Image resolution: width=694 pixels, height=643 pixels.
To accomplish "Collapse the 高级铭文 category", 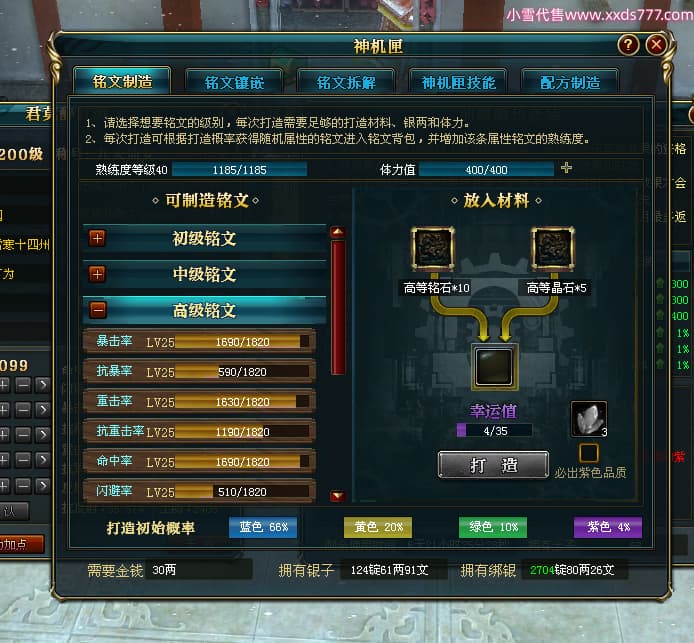I will (x=98, y=310).
